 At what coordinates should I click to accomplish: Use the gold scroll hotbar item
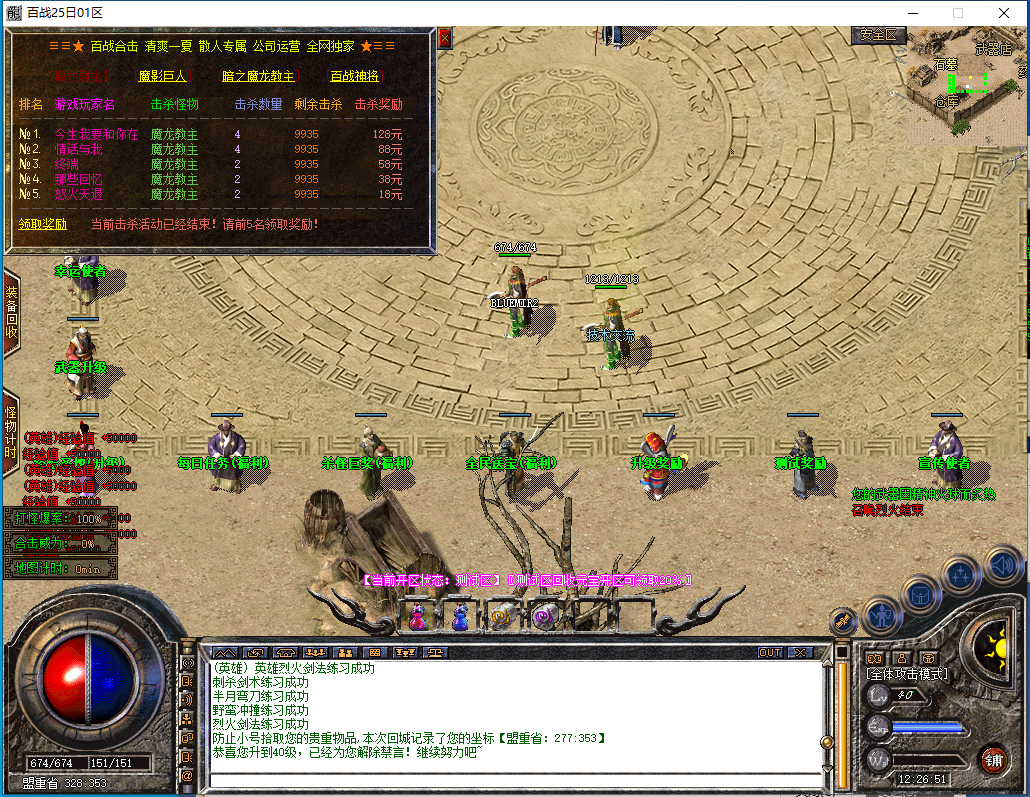502,617
